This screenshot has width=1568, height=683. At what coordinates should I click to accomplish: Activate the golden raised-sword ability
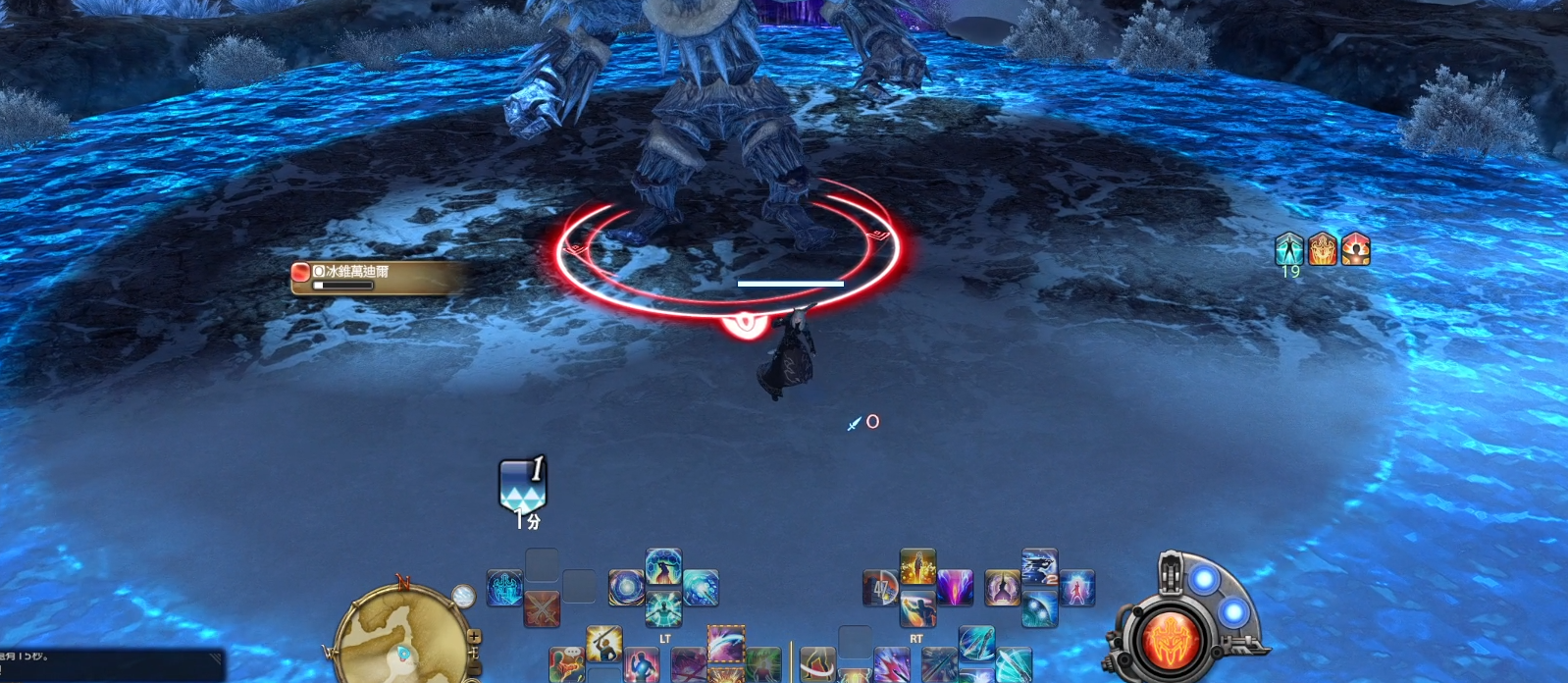(x=604, y=644)
